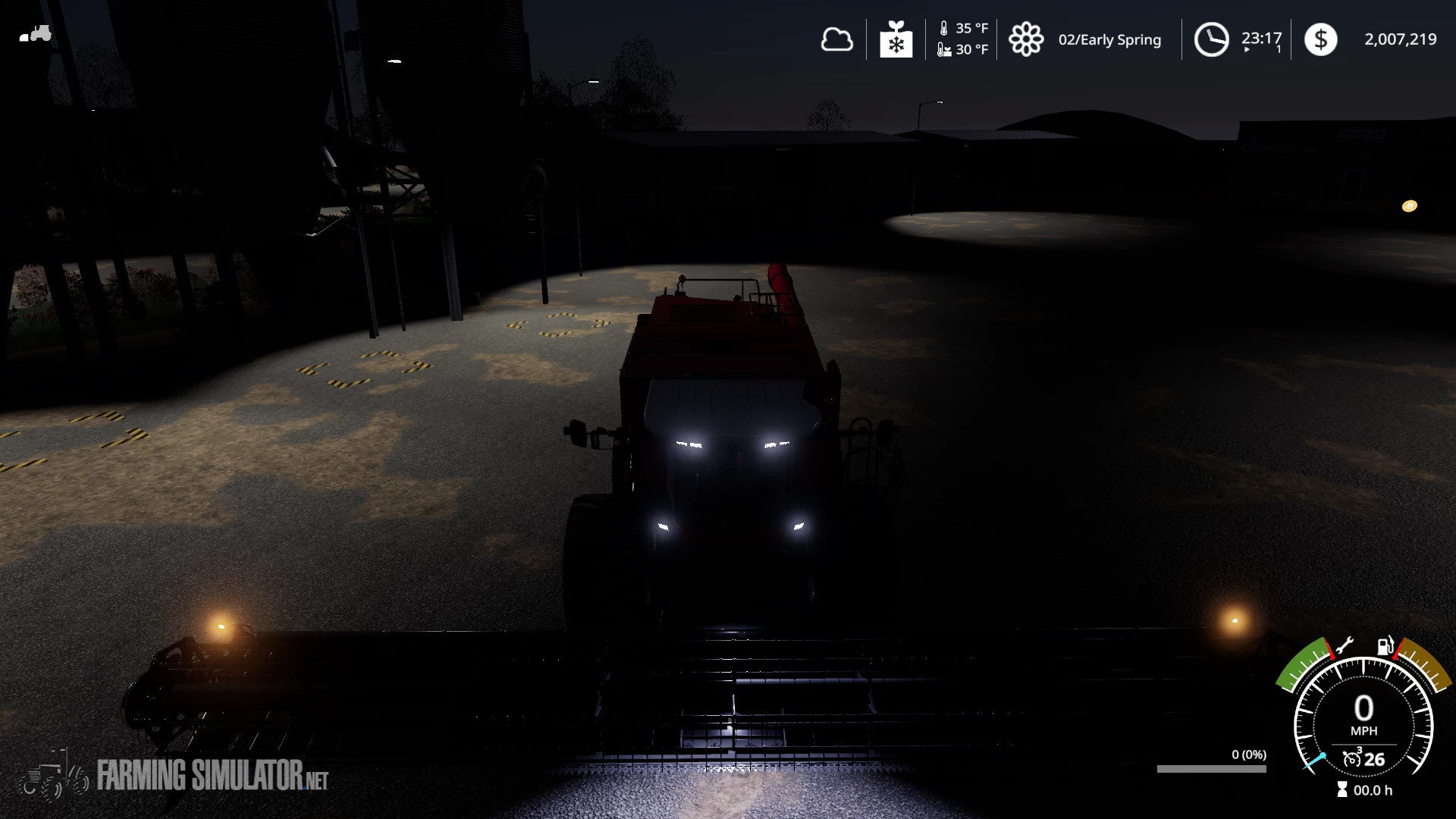This screenshot has width=1456, height=819.
Task: Click the hourglass operating hours icon
Action: 1342,790
